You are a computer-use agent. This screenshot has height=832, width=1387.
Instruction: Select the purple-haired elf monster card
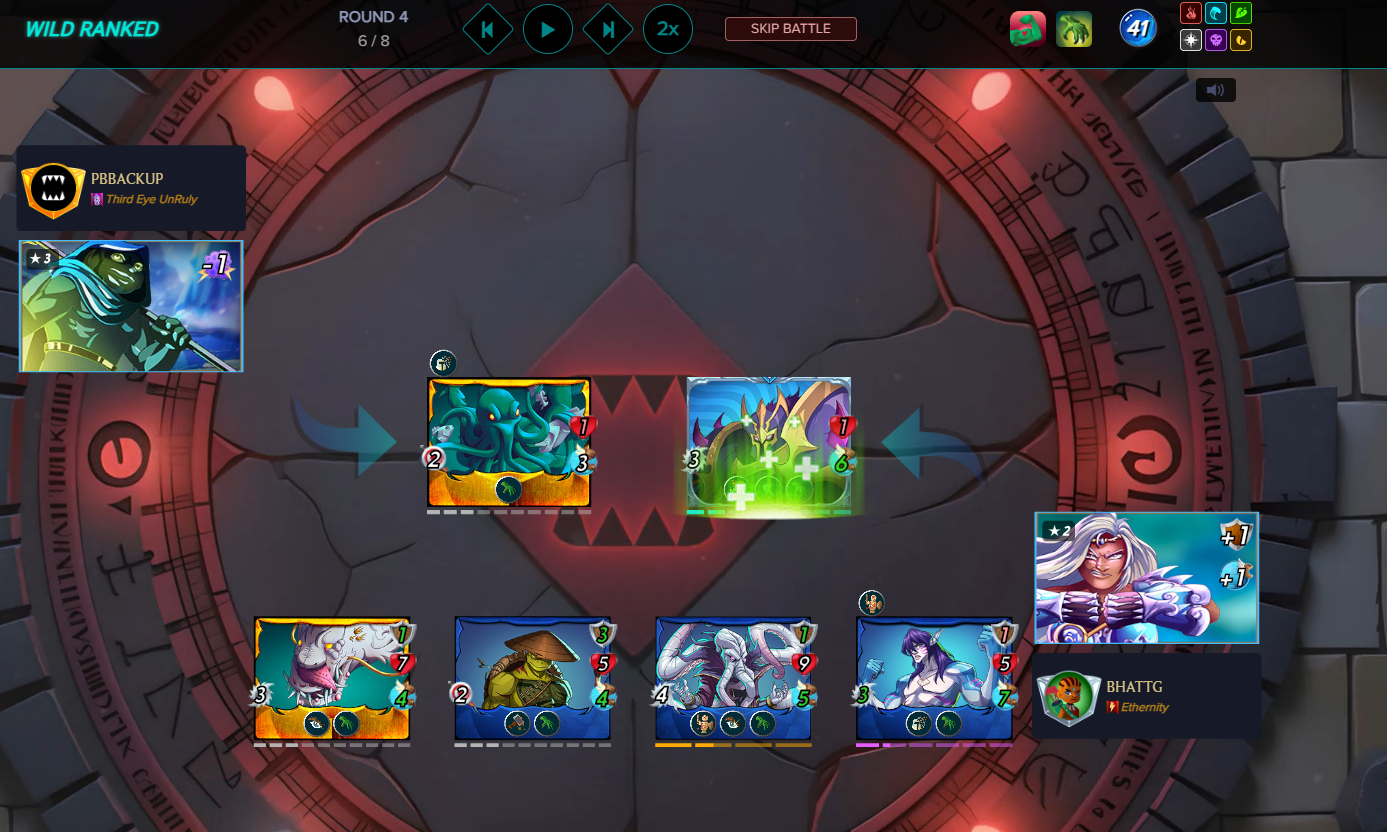[x=935, y=679]
